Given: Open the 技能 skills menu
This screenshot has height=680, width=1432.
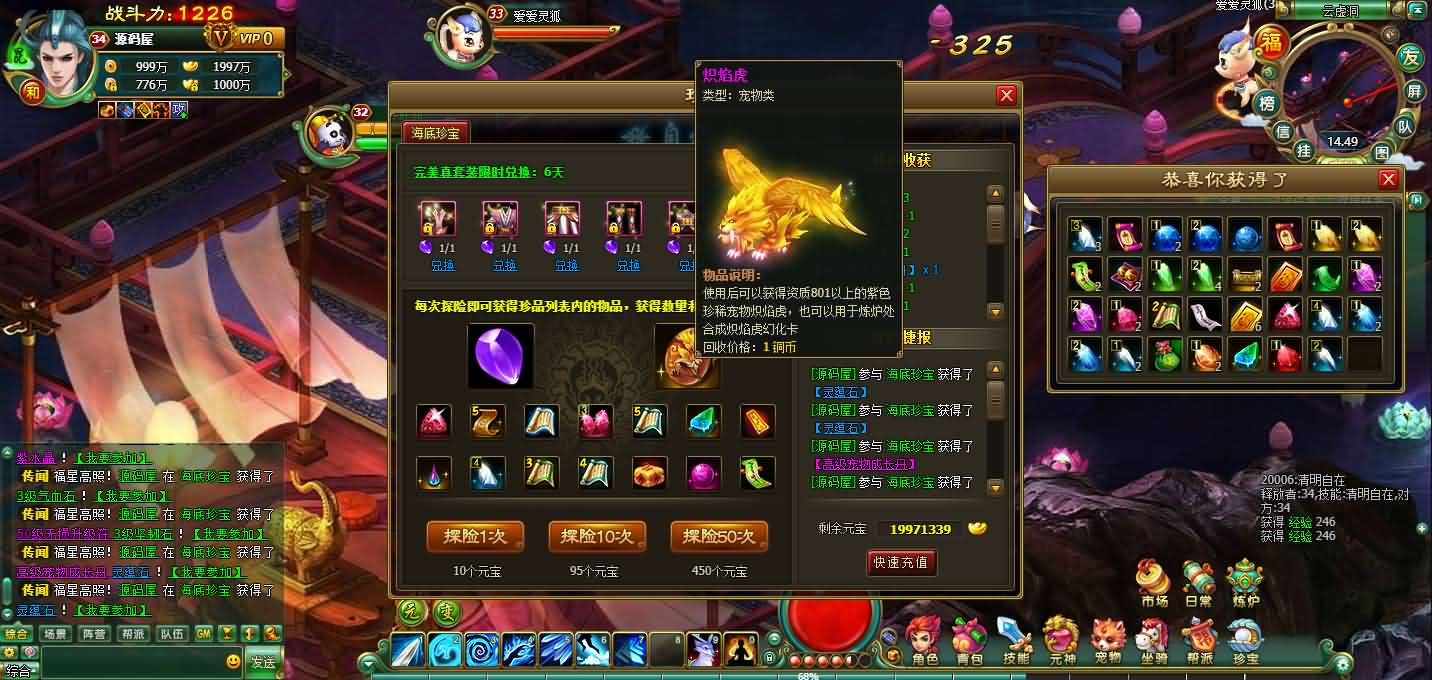Looking at the screenshot, I should click(x=1015, y=640).
